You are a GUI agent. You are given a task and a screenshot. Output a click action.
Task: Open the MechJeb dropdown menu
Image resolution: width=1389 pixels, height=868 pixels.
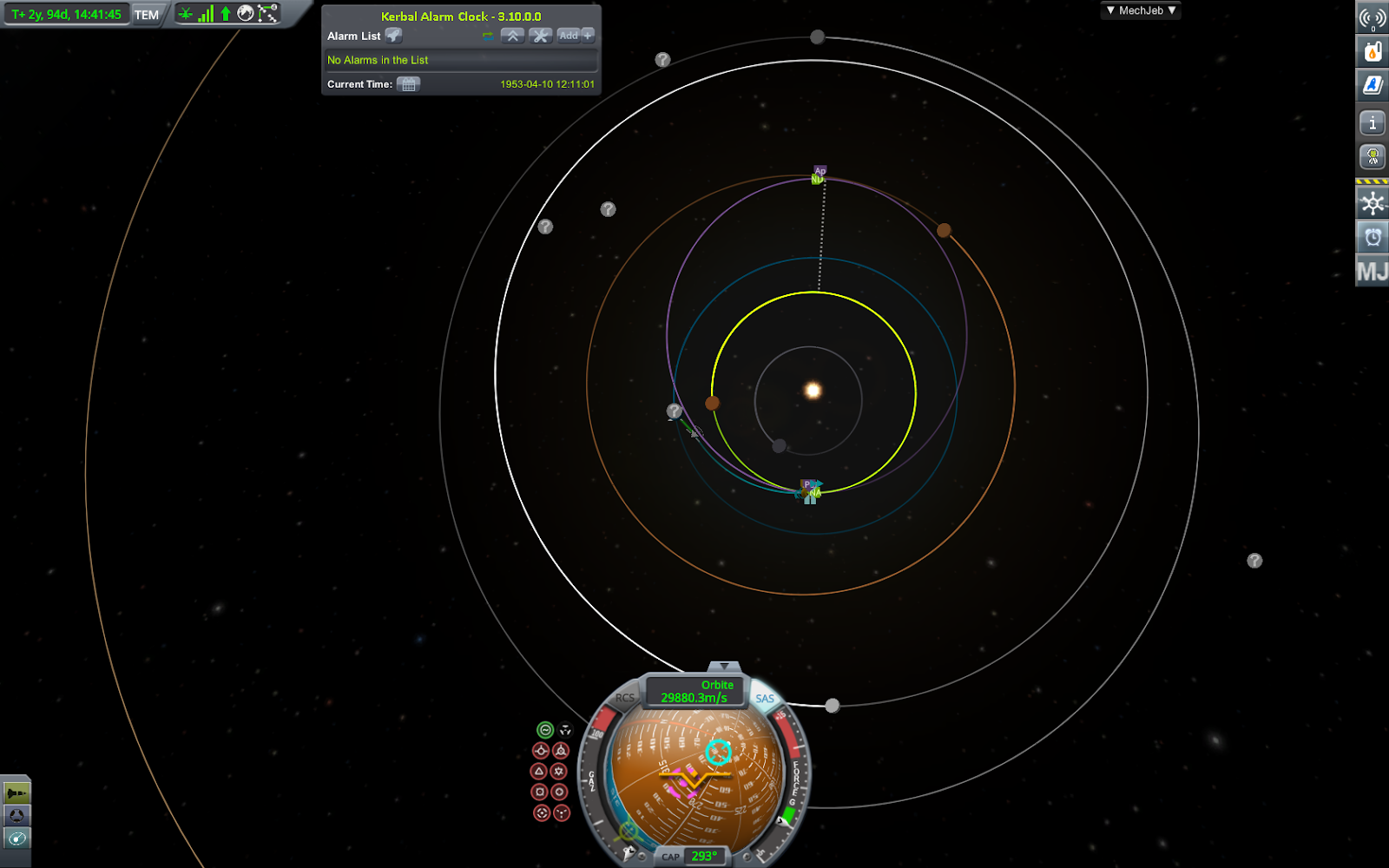click(x=1141, y=10)
